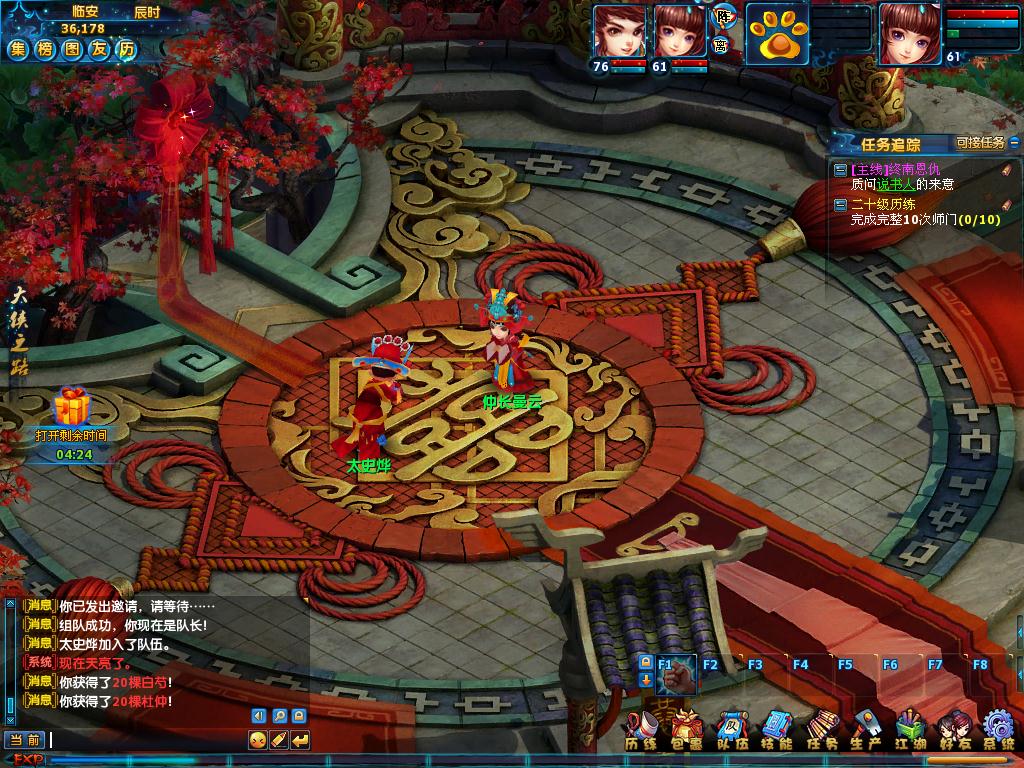The width and height of the screenshot is (1024, 768).
Task: Open the 阵 formation button
Action: [722, 16]
